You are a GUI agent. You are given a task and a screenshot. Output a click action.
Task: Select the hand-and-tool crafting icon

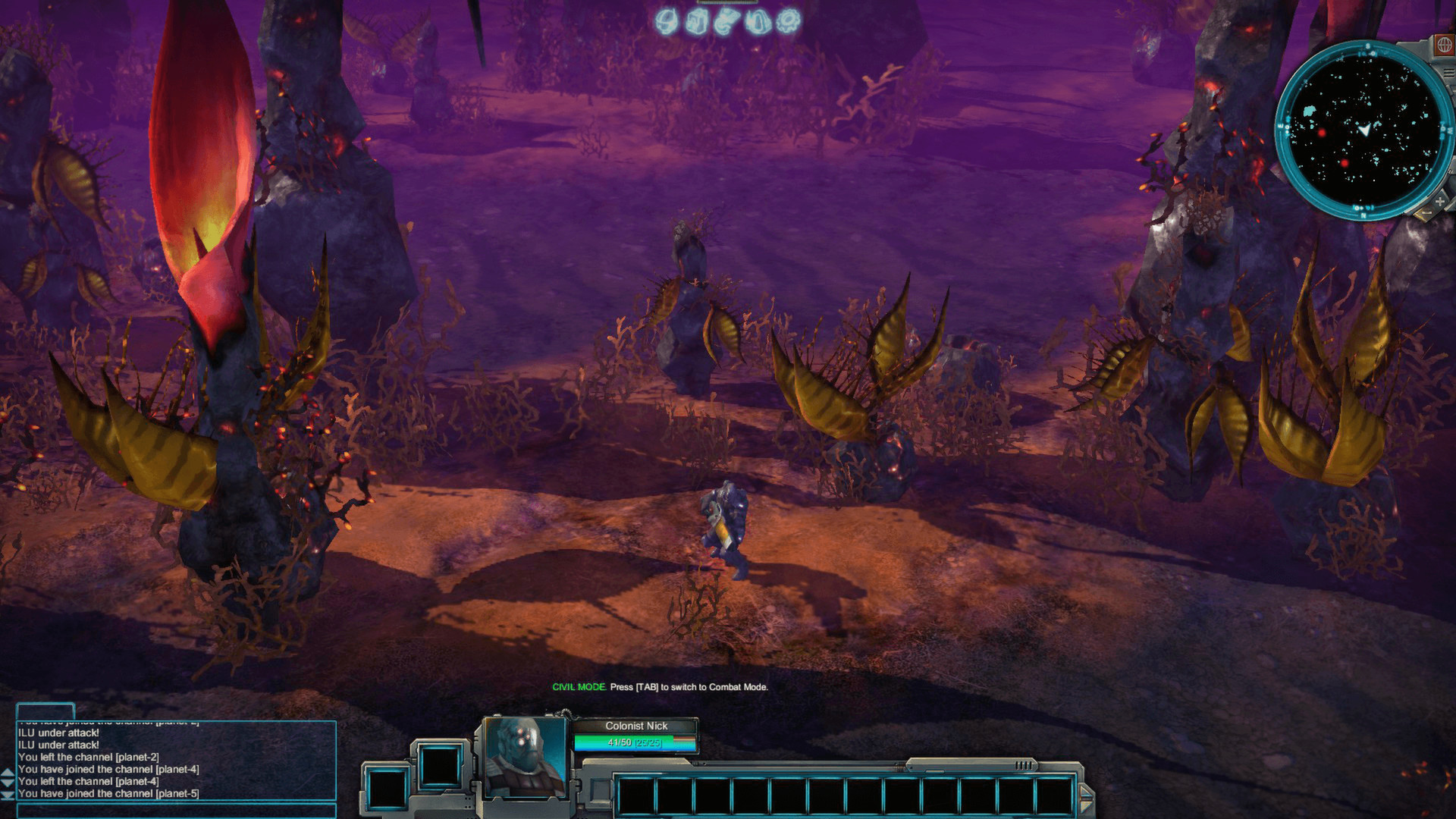point(727,21)
